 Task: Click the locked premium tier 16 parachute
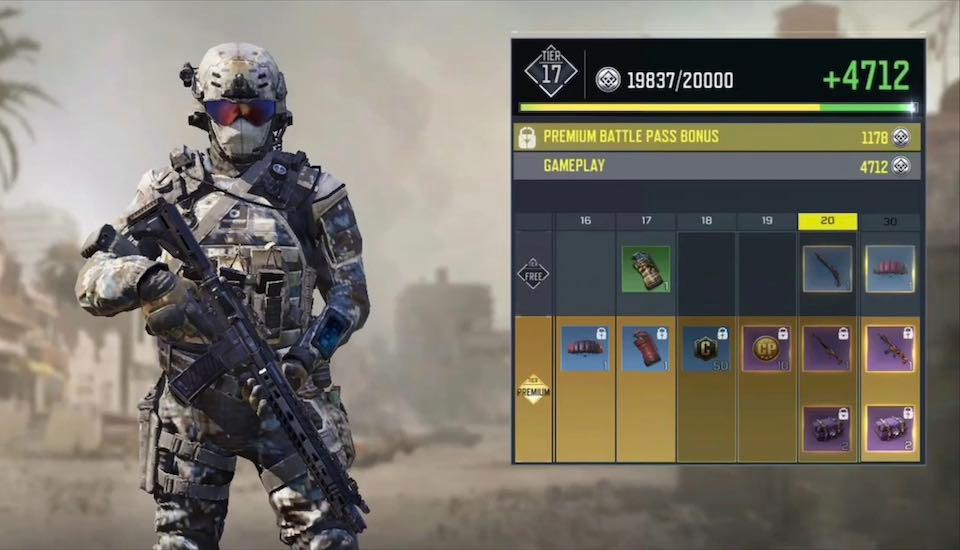click(585, 349)
